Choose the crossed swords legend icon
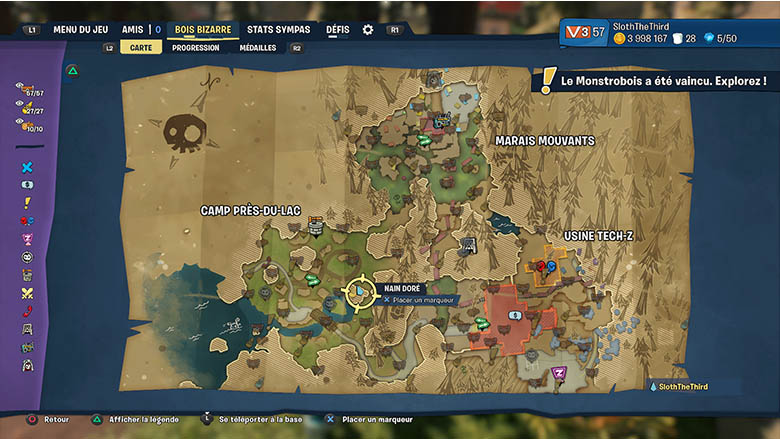 click(27, 293)
